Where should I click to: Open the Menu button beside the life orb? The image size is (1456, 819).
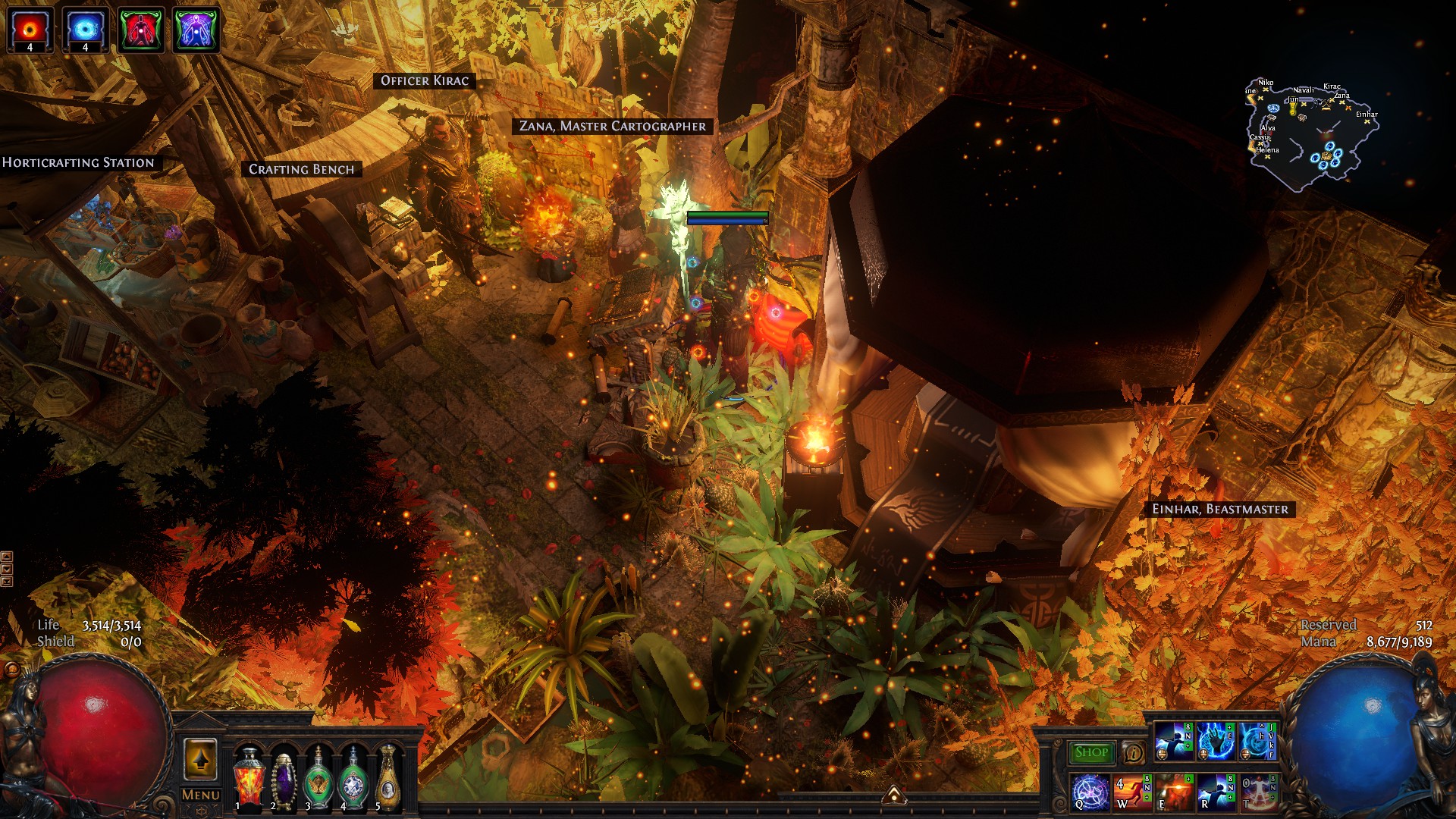tap(201, 795)
